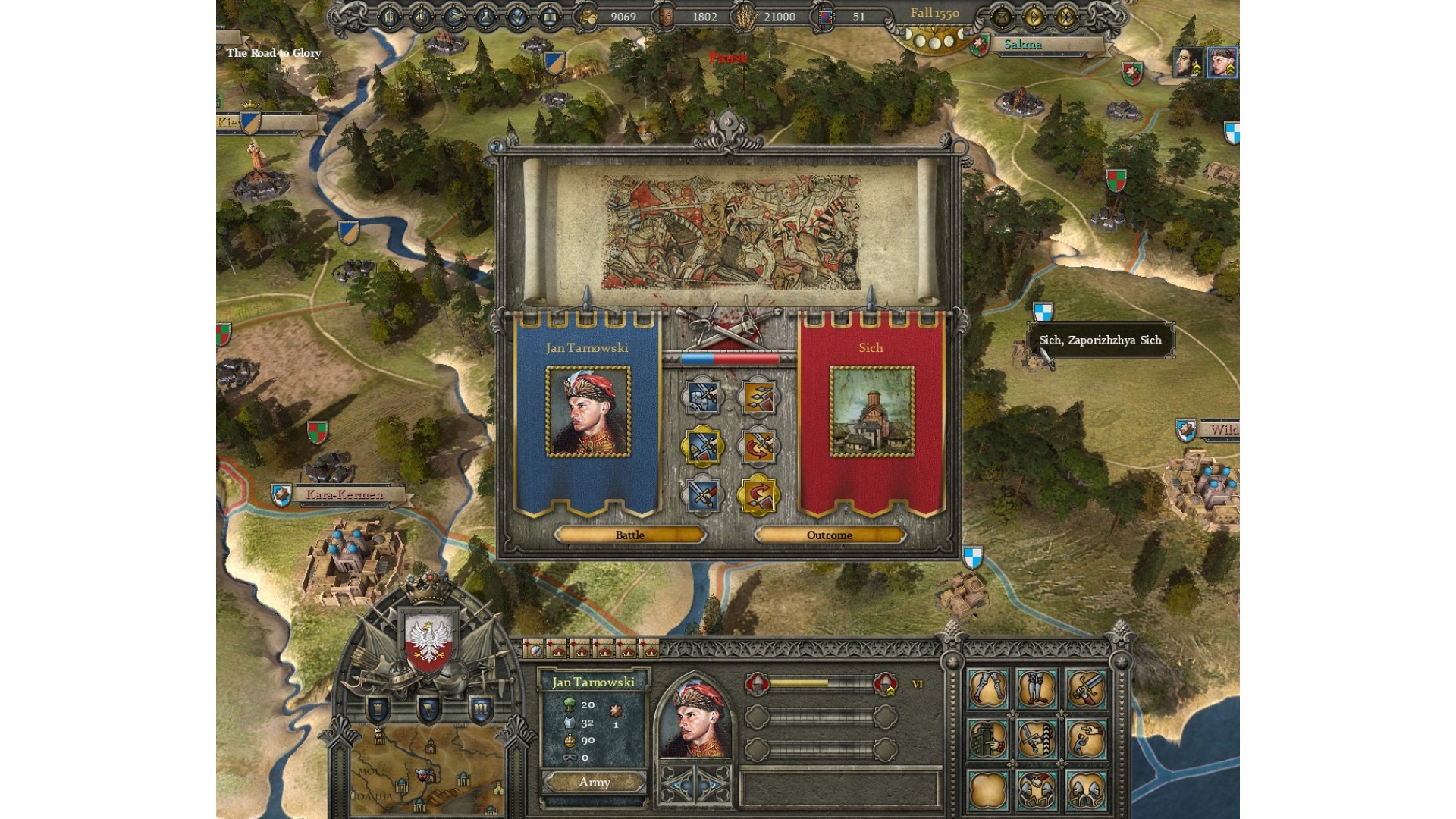This screenshot has height=819, width=1456.
Task: Click Jan Tarnowski's portrait in the bottom panel
Action: coord(695,717)
